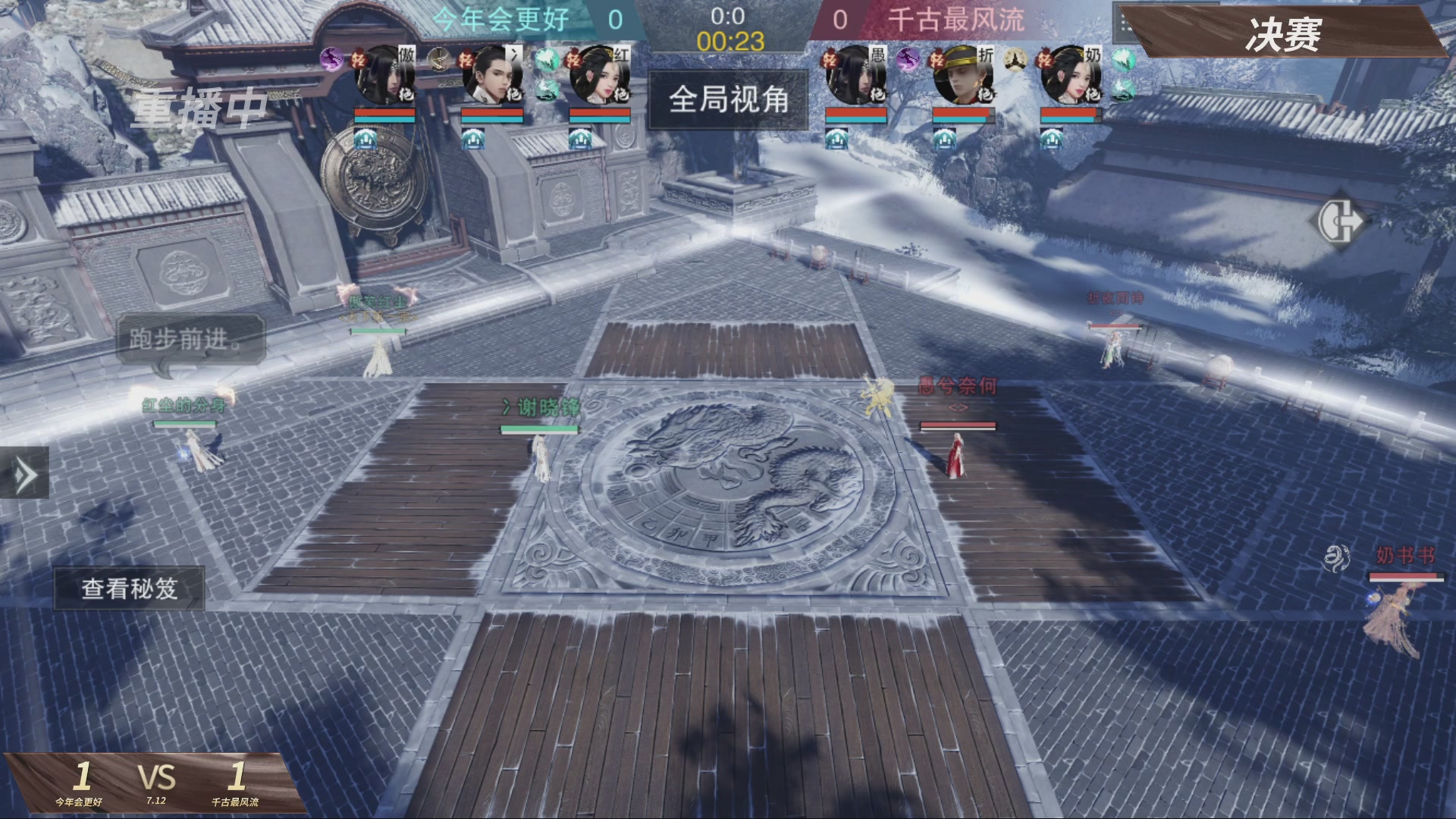Image resolution: width=1456 pixels, height=819 pixels.
Task: Select the purple dragon faction icon beside 傲's portrait
Action: [x=331, y=59]
